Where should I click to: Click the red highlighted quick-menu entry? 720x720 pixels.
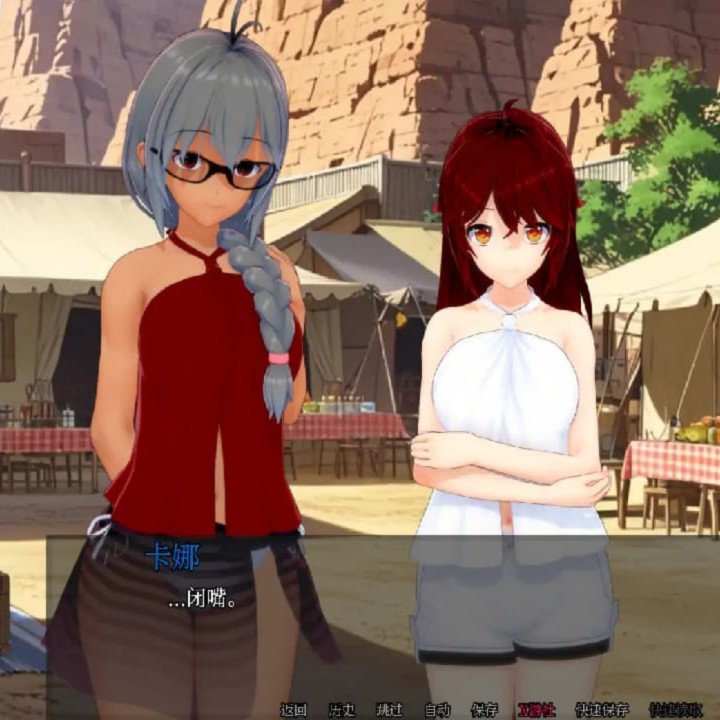pos(536,710)
